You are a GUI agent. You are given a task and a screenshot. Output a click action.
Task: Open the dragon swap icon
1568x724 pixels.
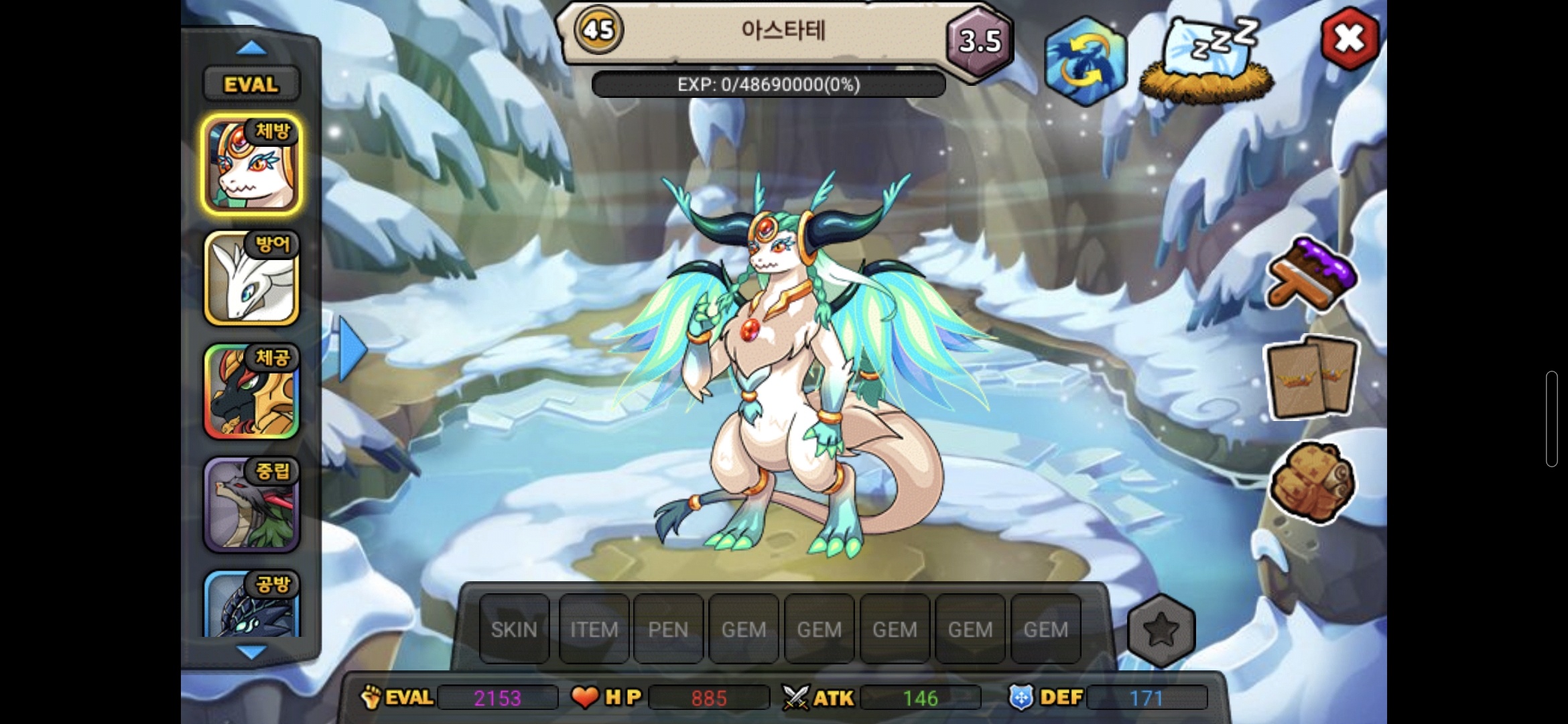(x=1084, y=61)
